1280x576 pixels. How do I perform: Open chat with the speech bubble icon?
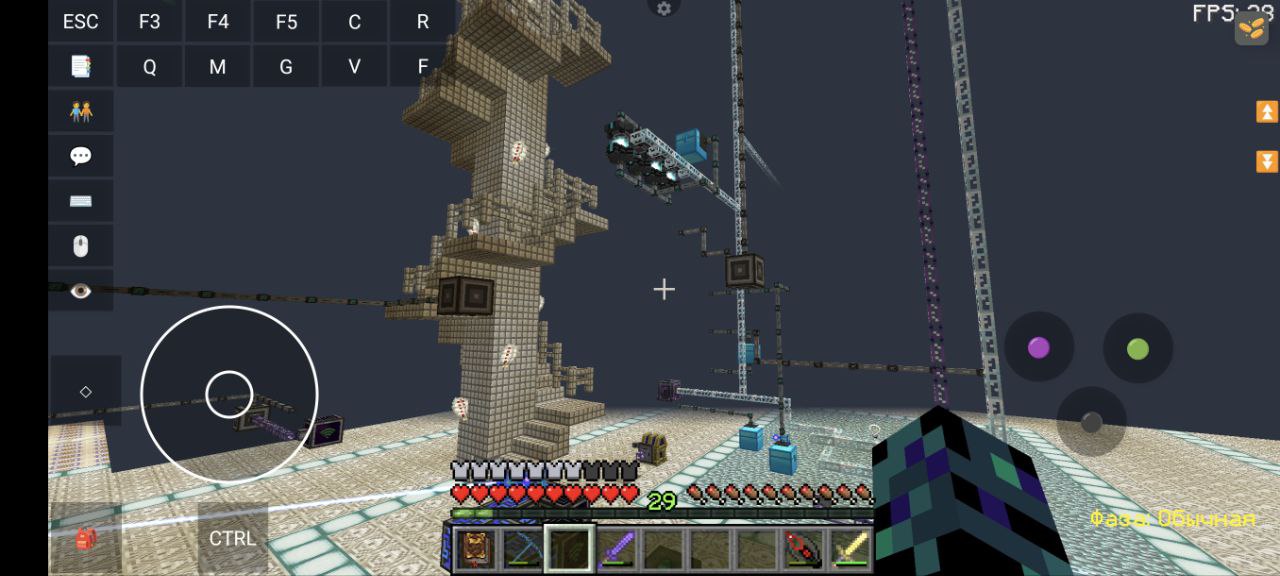(81, 156)
